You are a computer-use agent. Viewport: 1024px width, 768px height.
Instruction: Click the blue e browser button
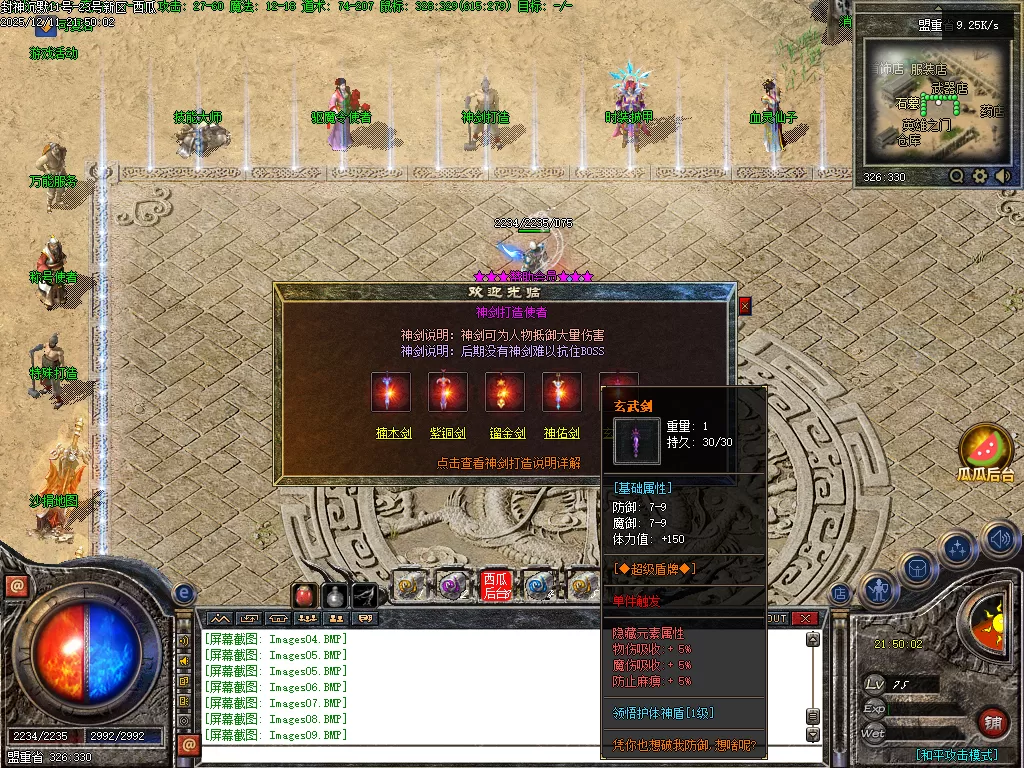tap(184, 594)
